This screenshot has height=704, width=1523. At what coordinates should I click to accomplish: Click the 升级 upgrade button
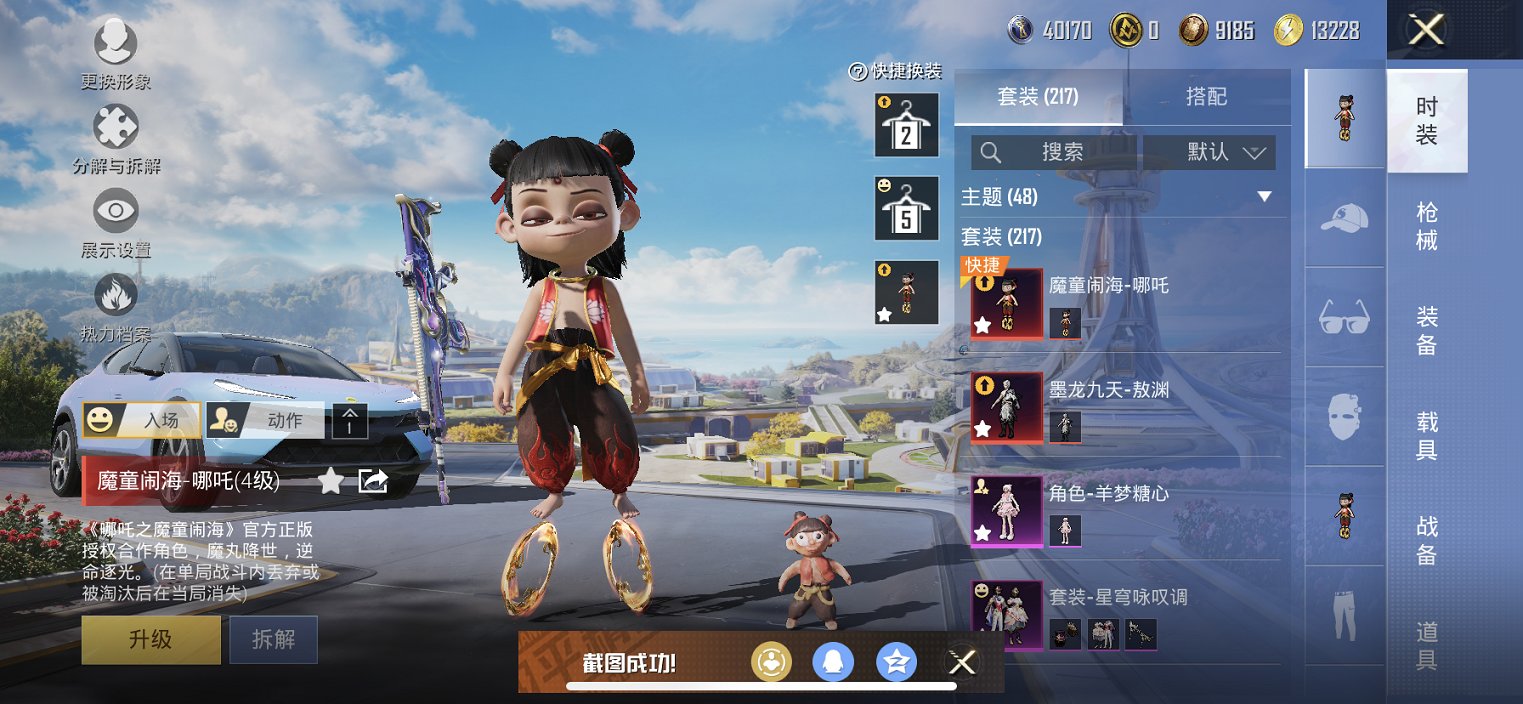click(151, 640)
